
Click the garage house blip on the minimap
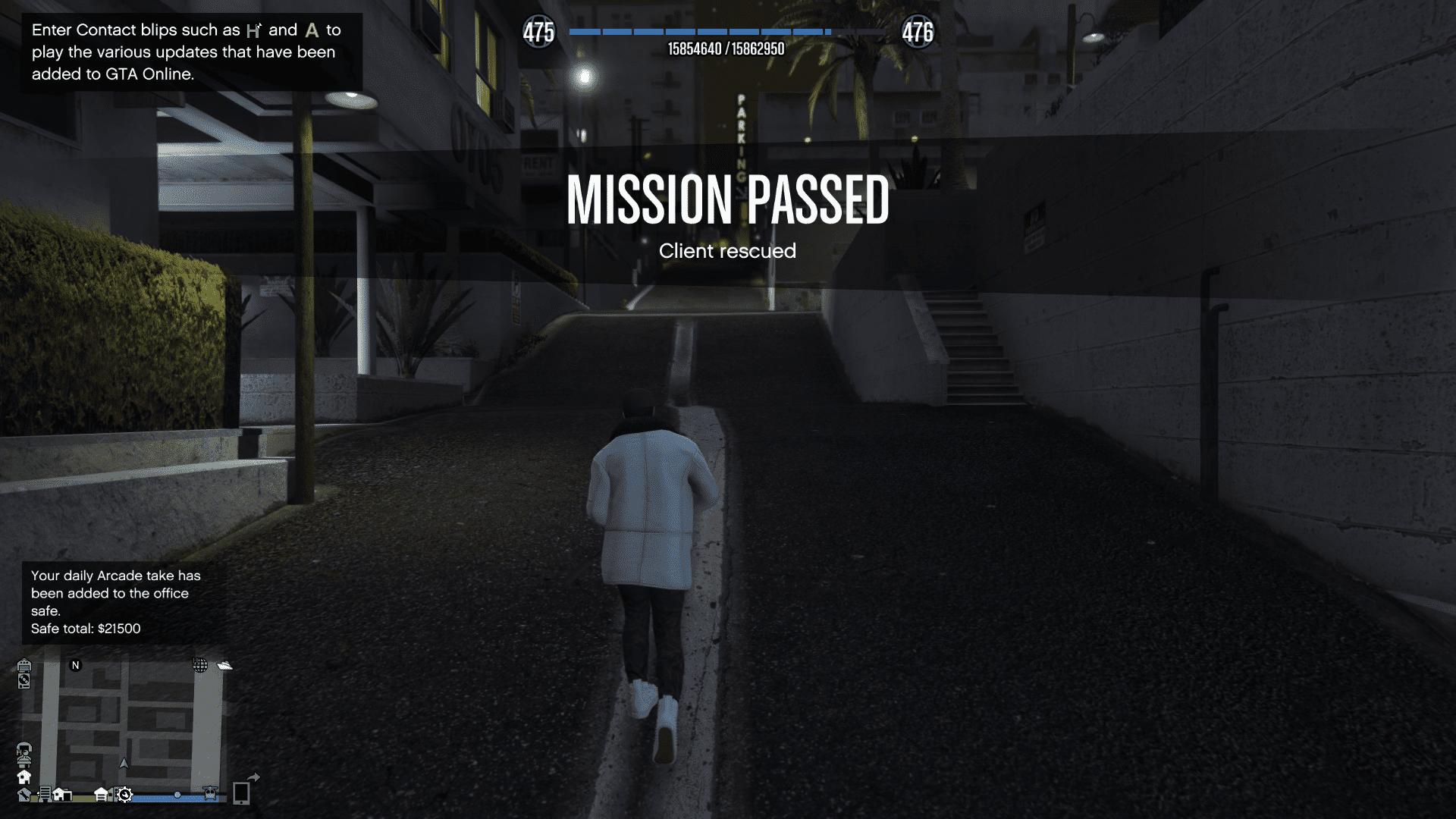(64, 795)
